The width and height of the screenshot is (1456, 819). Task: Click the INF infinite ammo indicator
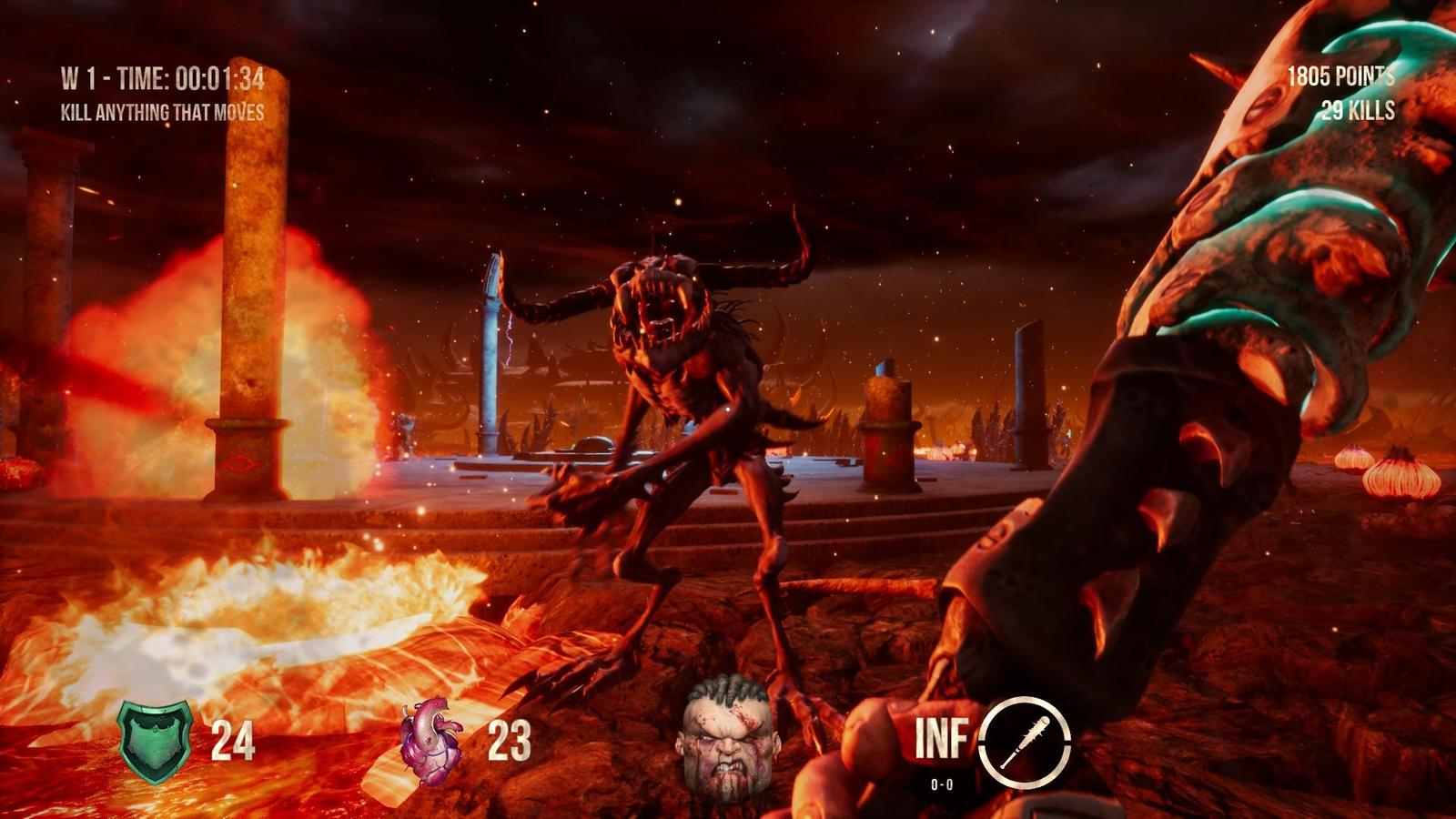click(942, 739)
